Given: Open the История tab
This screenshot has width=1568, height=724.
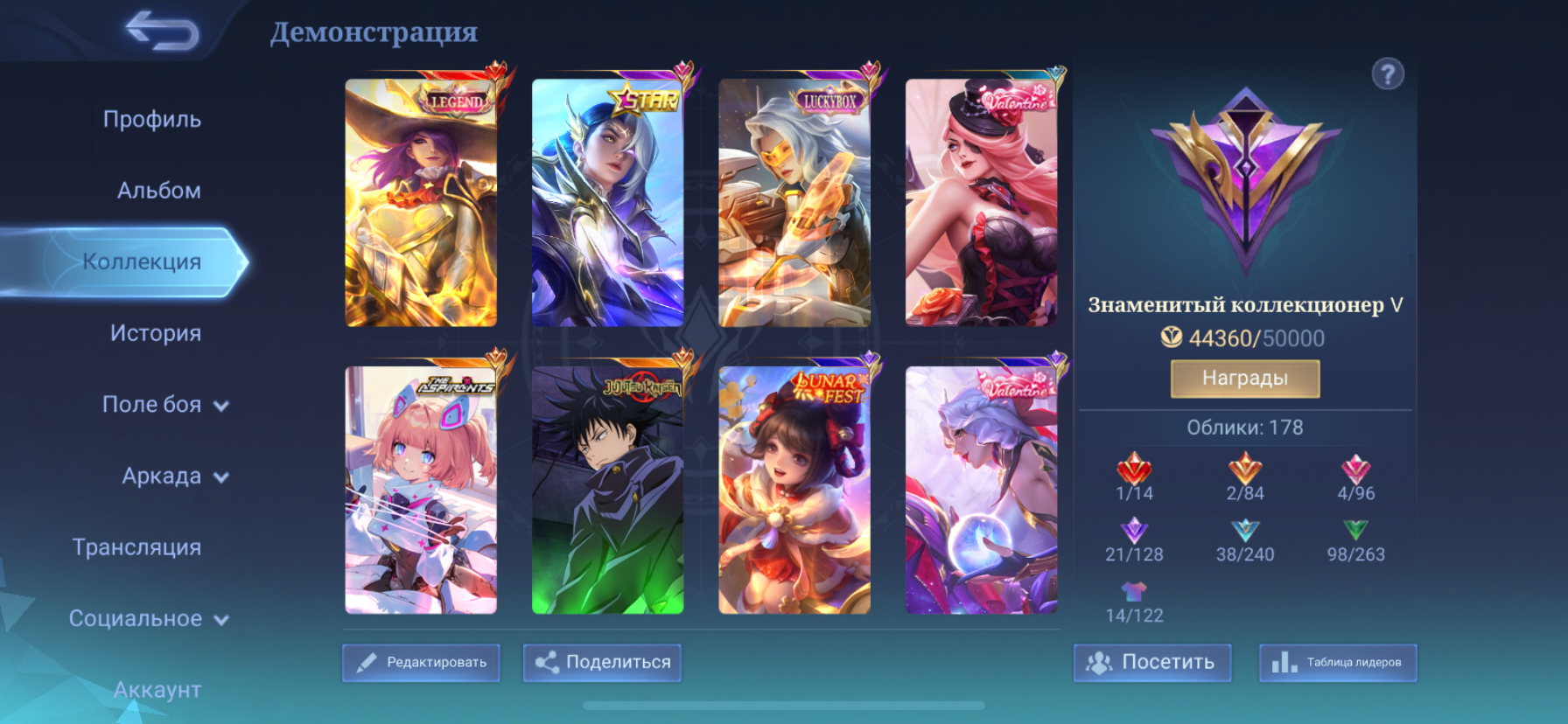Looking at the screenshot, I should coord(156,333).
